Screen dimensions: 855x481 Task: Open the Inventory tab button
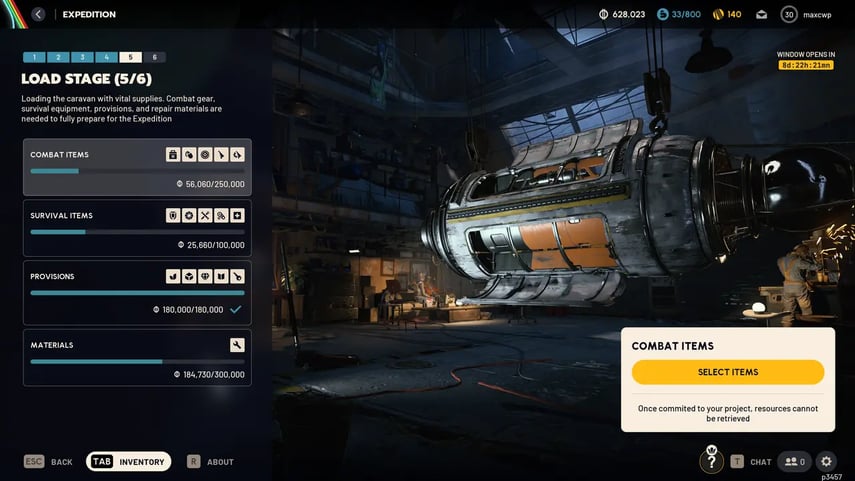click(129, 461)
